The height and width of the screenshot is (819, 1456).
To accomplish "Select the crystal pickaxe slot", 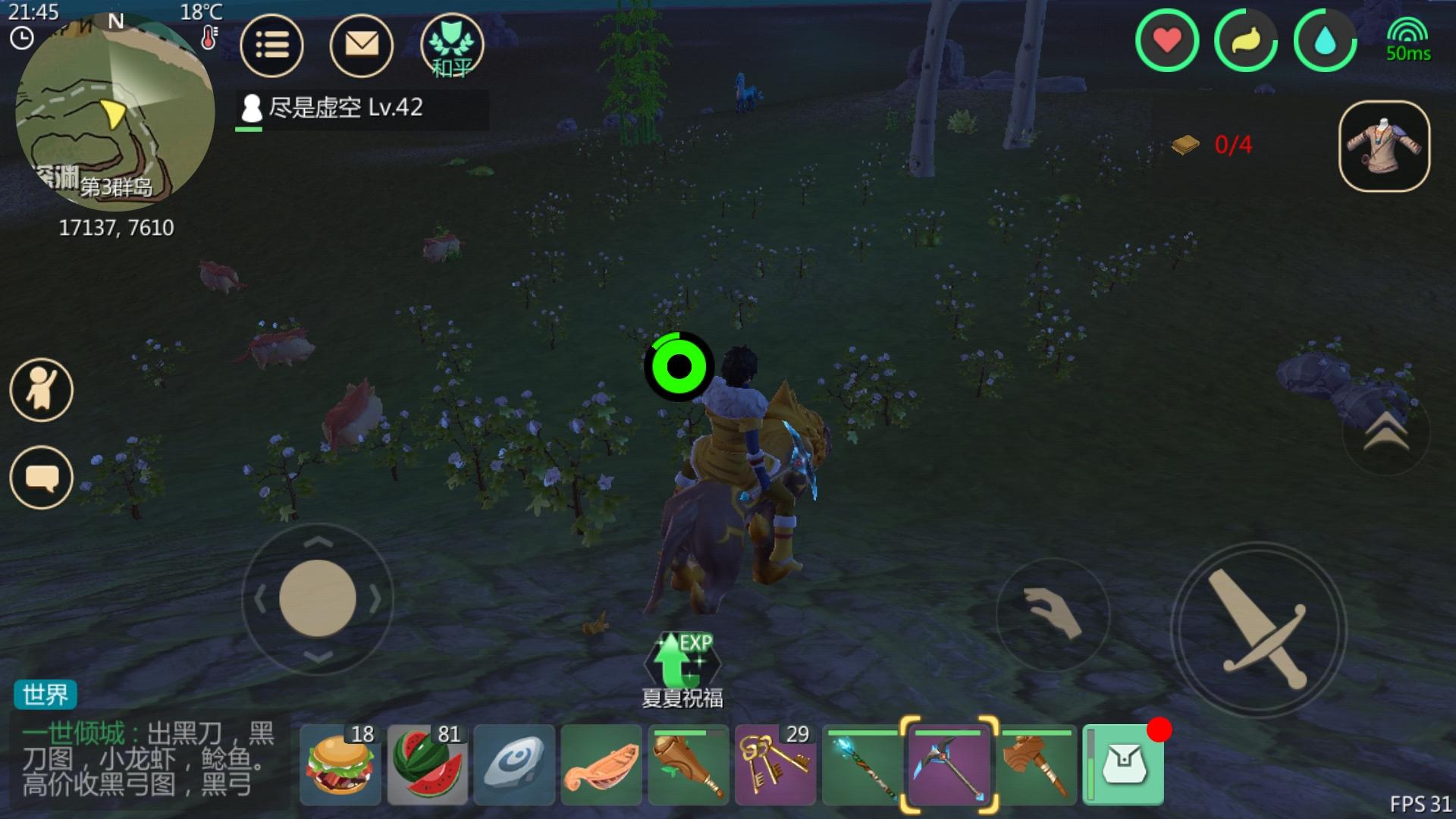I will [949, 765].
